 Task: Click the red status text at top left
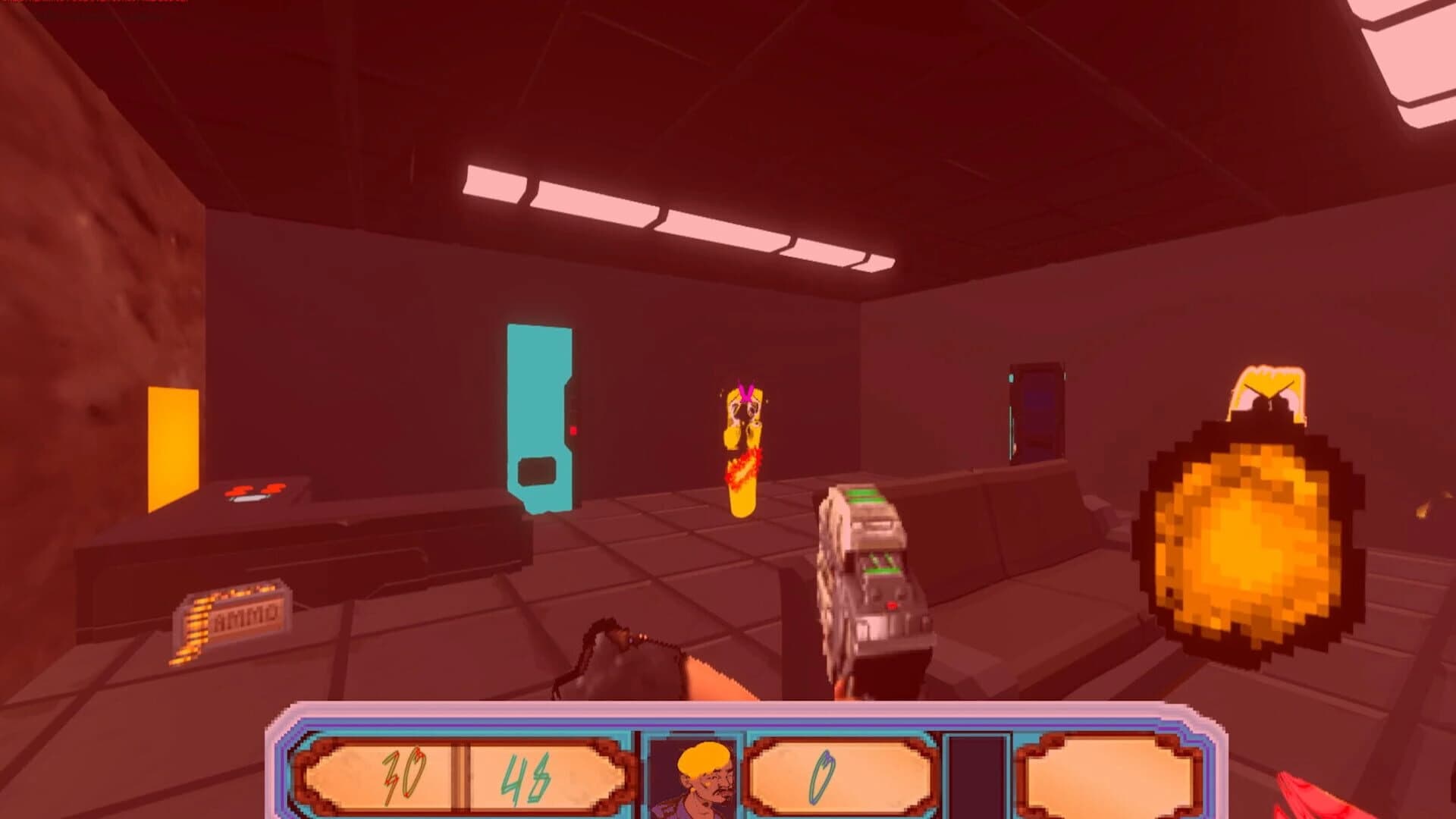coord(91,4)
